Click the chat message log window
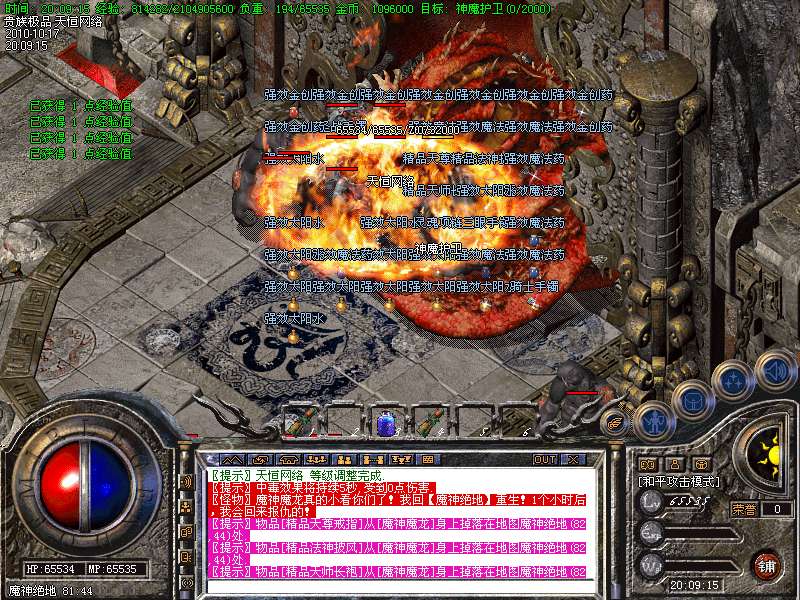The height and width of the screenshot is (600, 800). tap(400, 522)
